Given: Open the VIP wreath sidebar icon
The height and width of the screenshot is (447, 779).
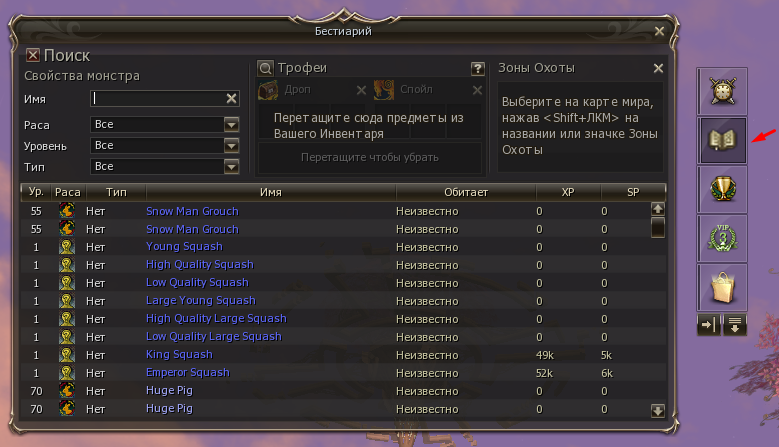Looking at the screenshot, I should tap(722, 239).
